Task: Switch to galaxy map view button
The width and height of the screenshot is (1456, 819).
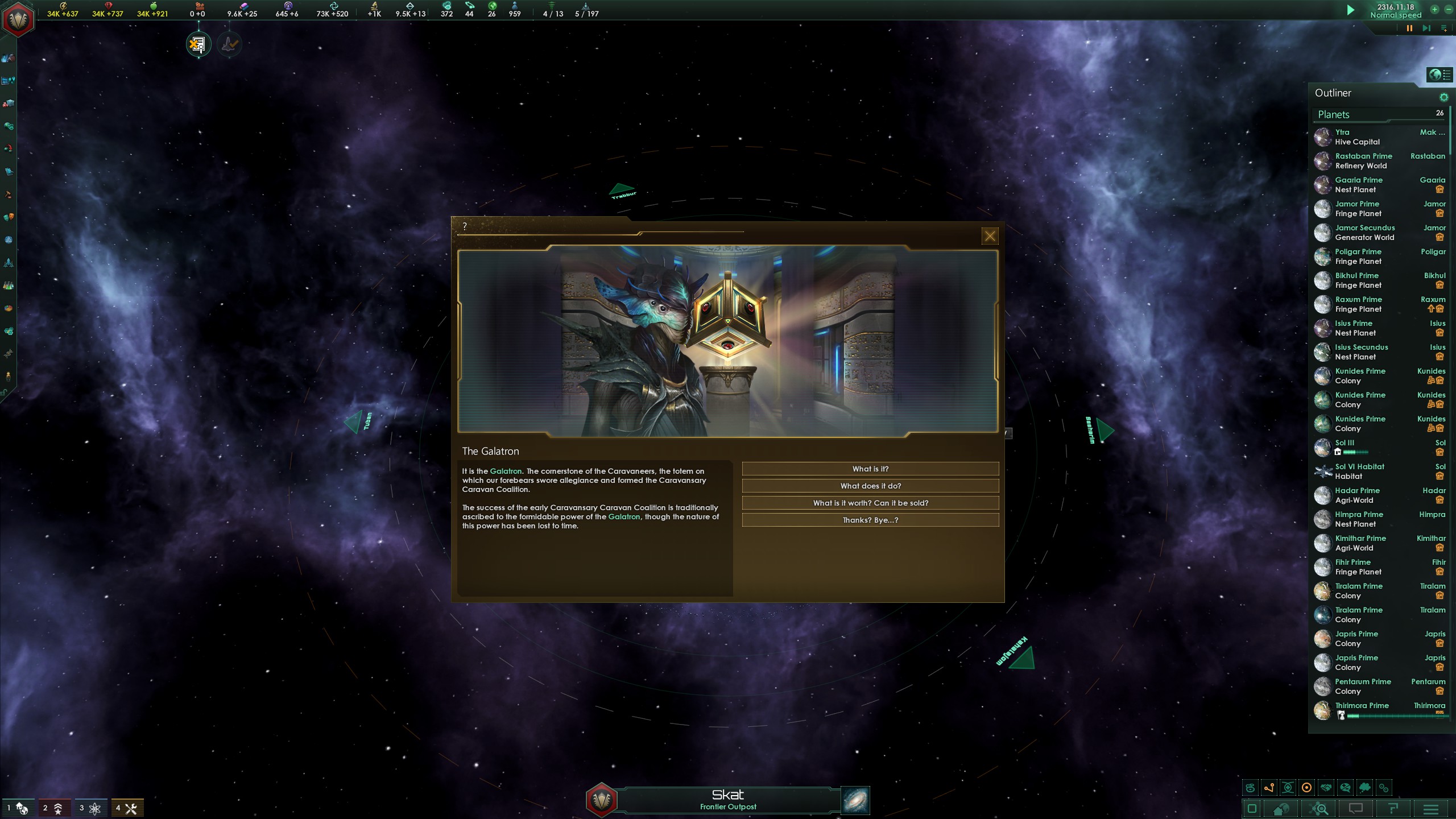Action: tap(855, 801)
